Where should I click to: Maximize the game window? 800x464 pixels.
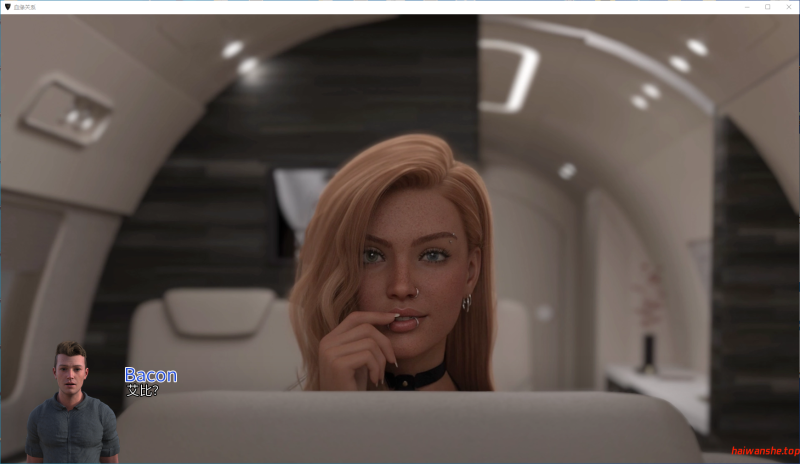click(767, 7)
